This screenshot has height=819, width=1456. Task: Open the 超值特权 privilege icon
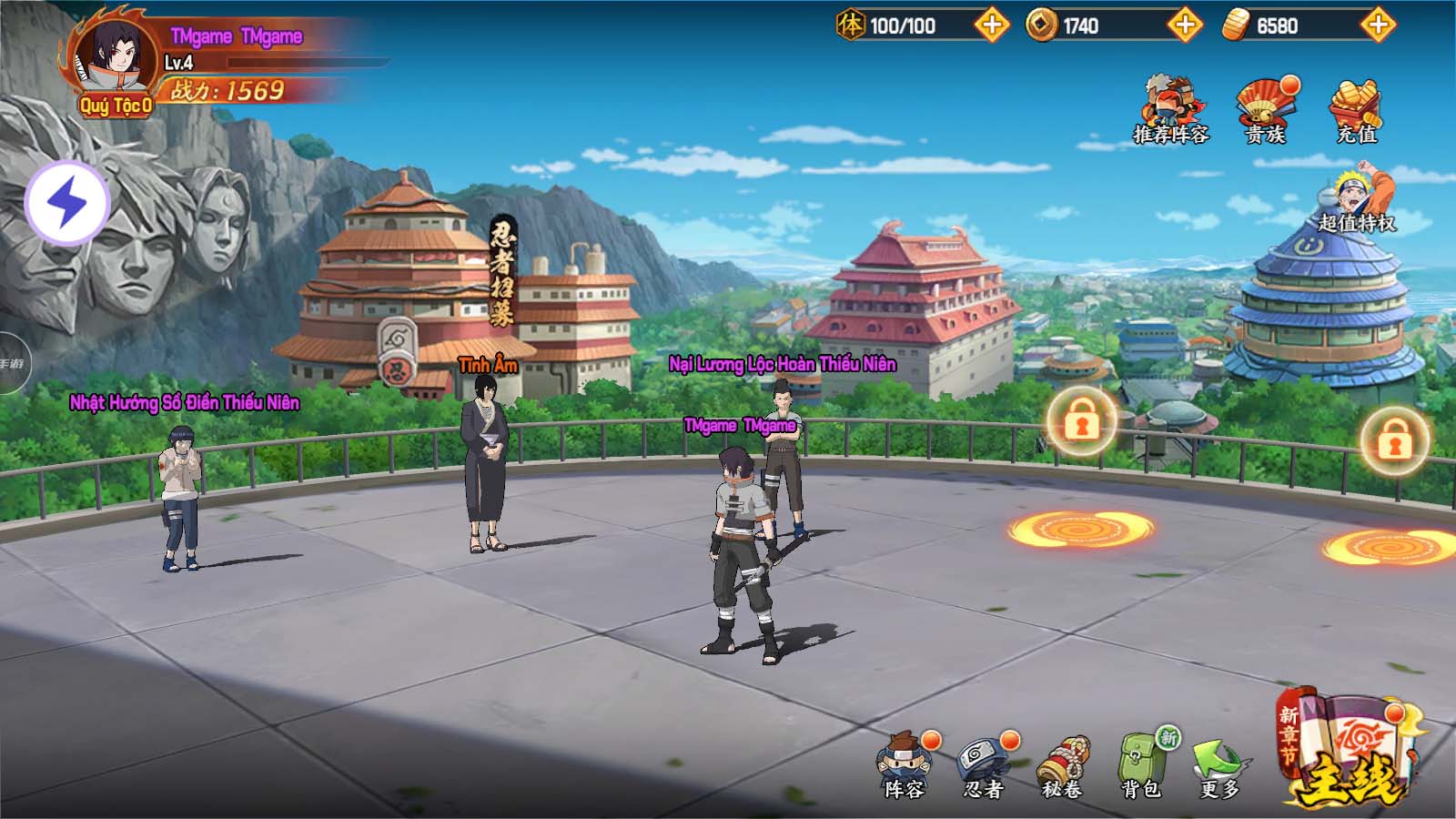click(x=1357, y=200)
